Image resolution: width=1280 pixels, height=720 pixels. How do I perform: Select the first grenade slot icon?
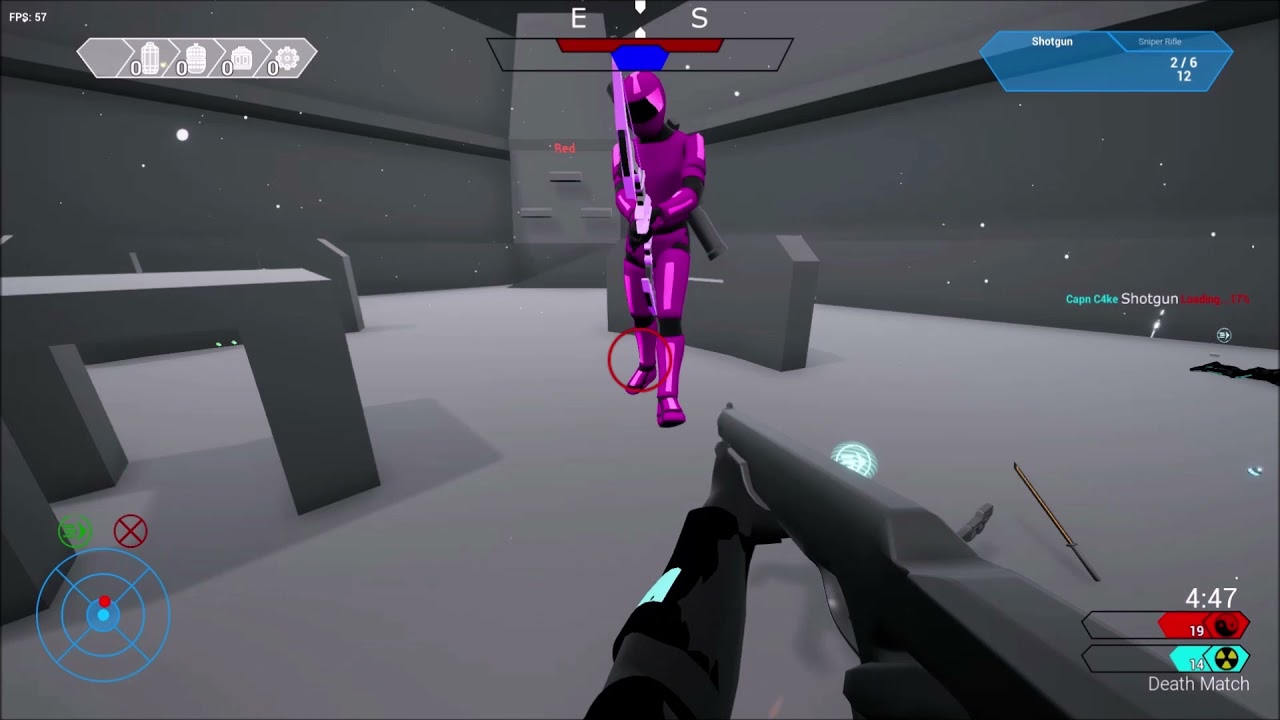(x=148, y=57)
